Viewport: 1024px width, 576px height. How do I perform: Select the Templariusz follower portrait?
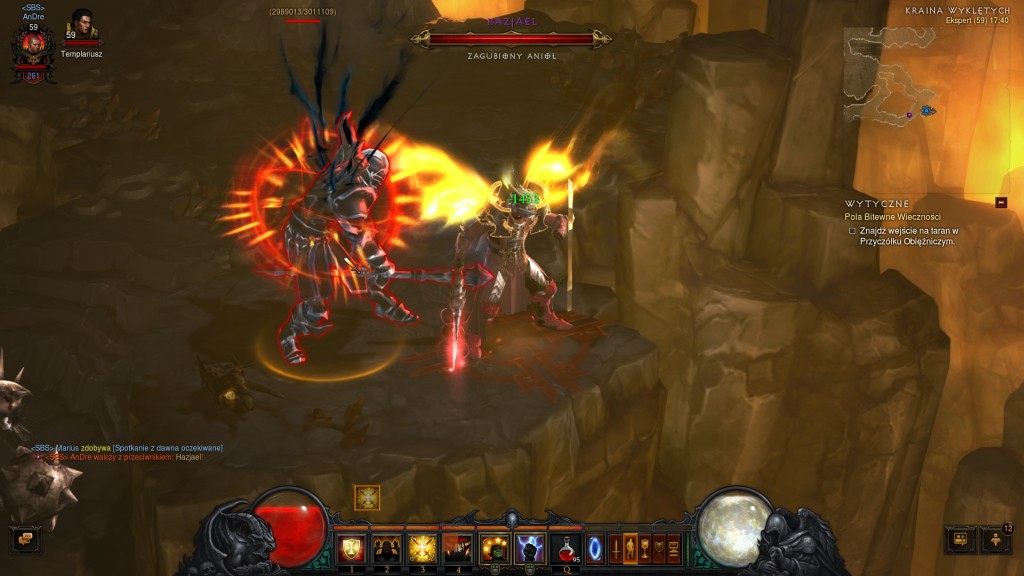pos(81,28)
